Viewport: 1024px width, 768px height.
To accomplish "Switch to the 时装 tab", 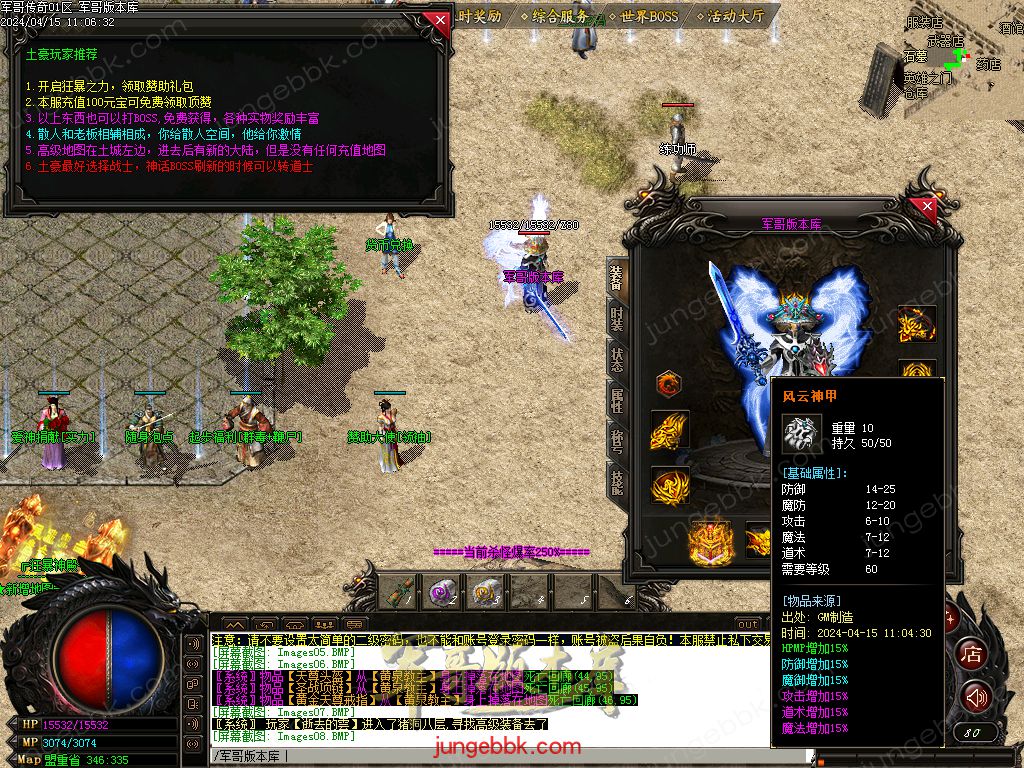I will pyautogui.click(x=616, y=320).
